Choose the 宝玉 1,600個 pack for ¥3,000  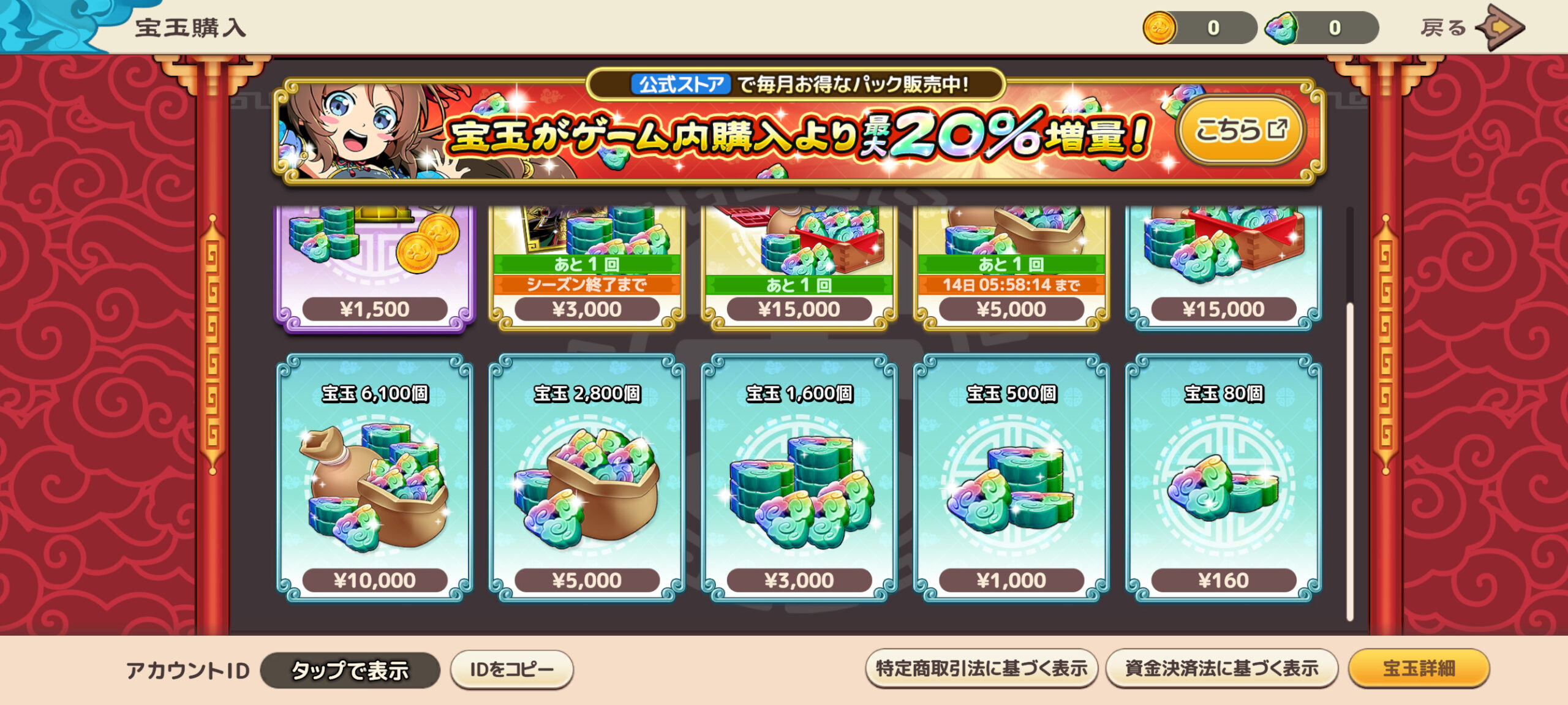pos(799,478)
